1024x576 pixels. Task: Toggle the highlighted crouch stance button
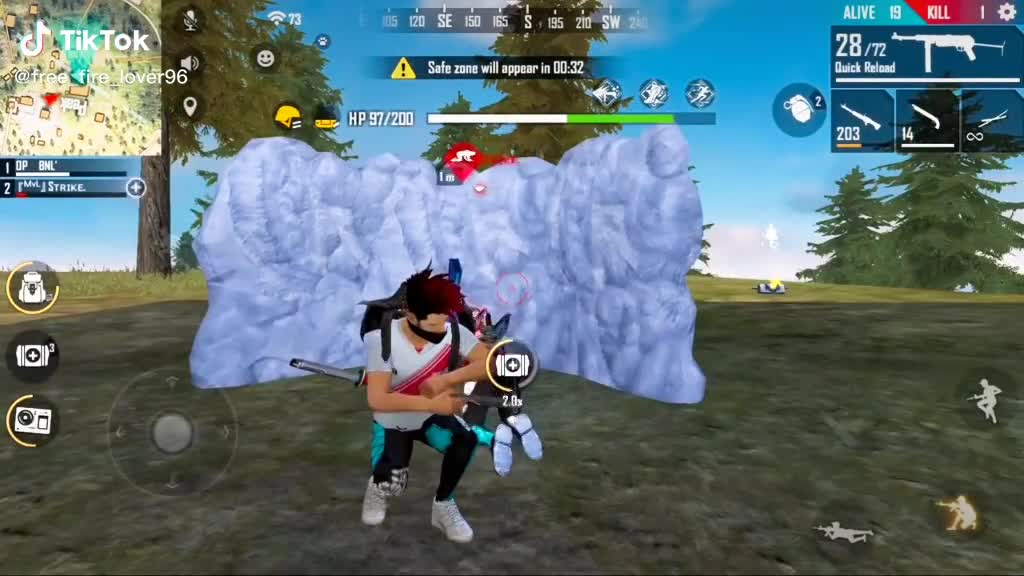[x=957, y=513]
